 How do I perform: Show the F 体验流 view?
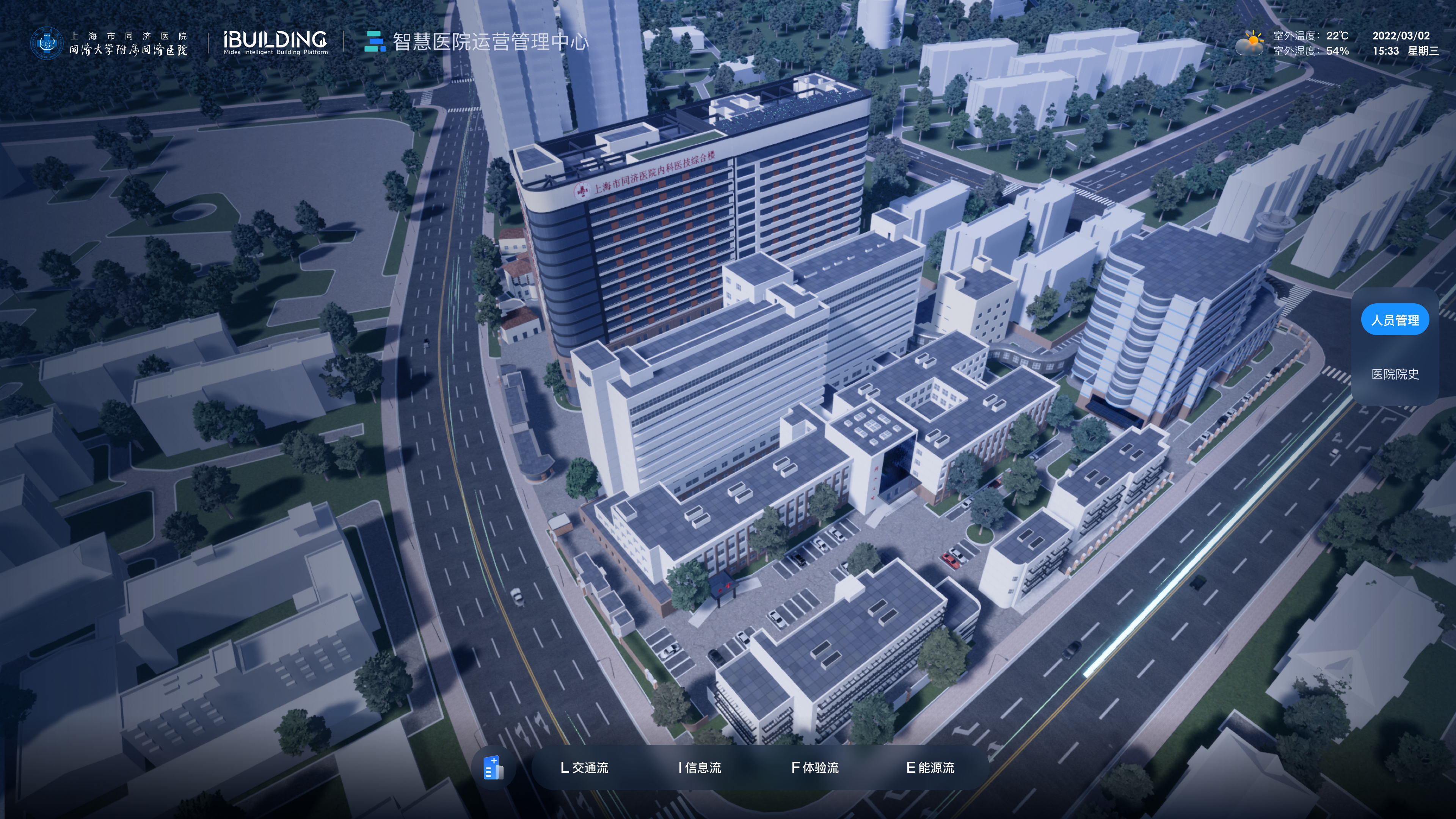point(814,767)
